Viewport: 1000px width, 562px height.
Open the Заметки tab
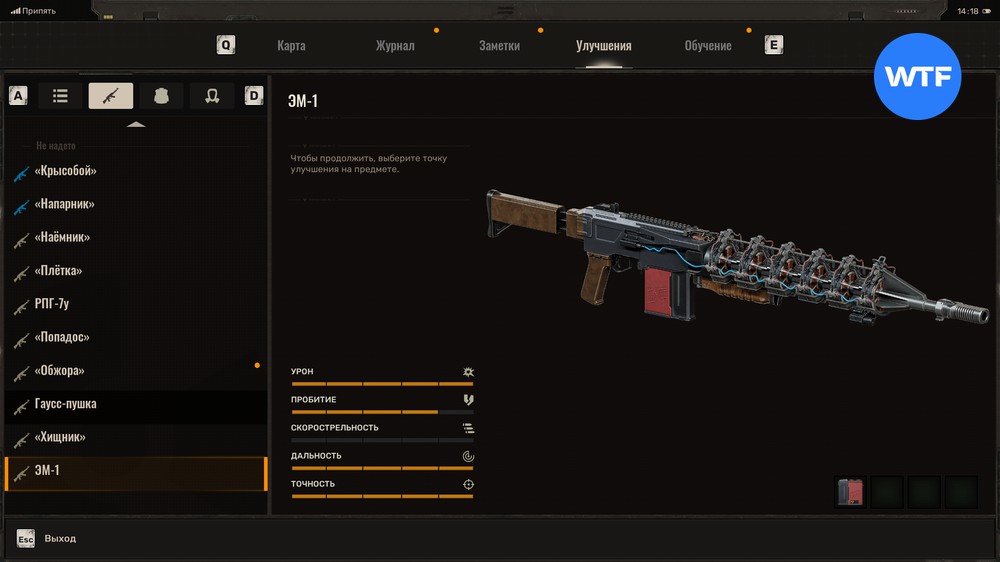499,46
